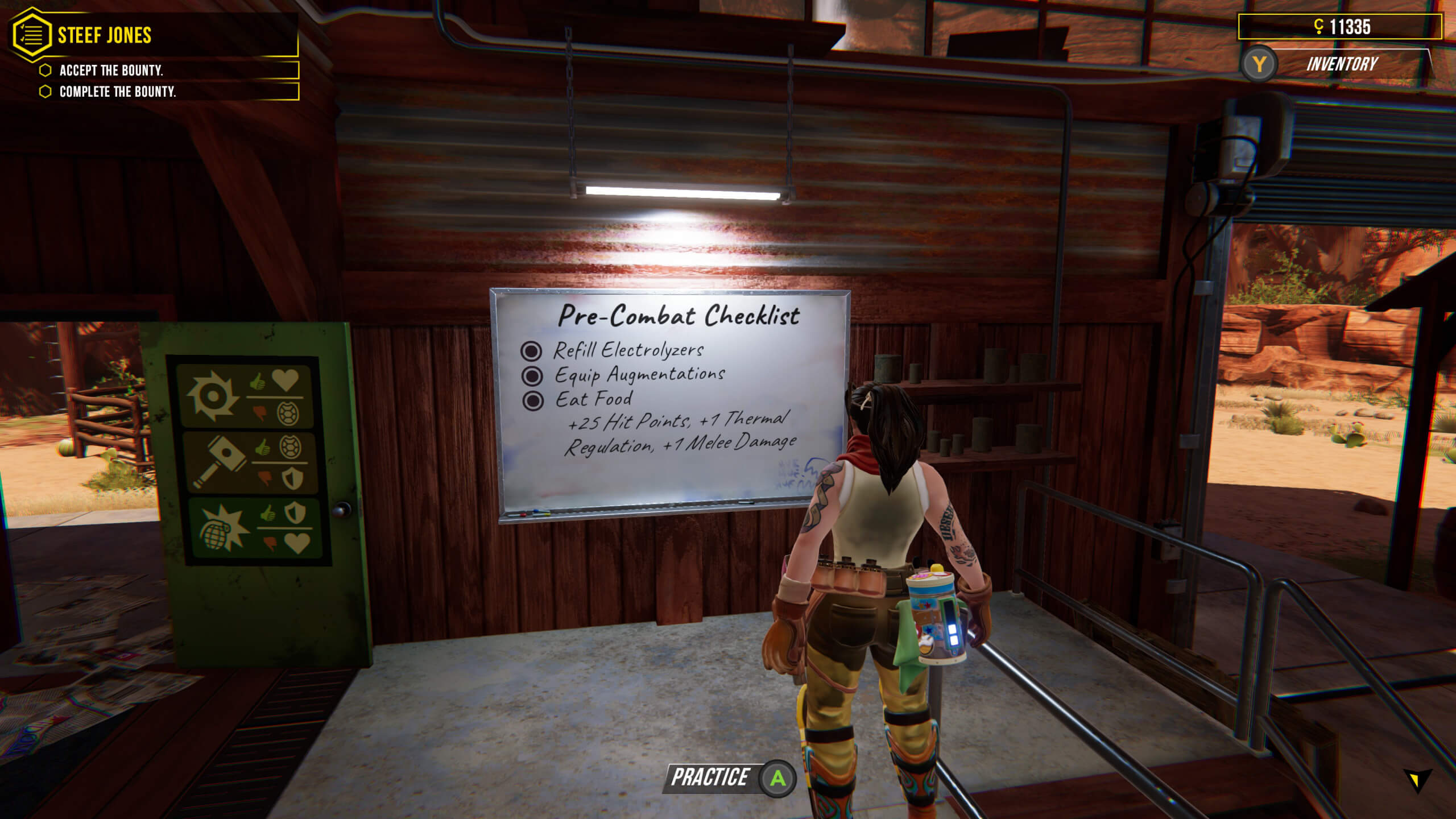
Task: Click the heart icon next to the saw blade
Action: (284, 381)
